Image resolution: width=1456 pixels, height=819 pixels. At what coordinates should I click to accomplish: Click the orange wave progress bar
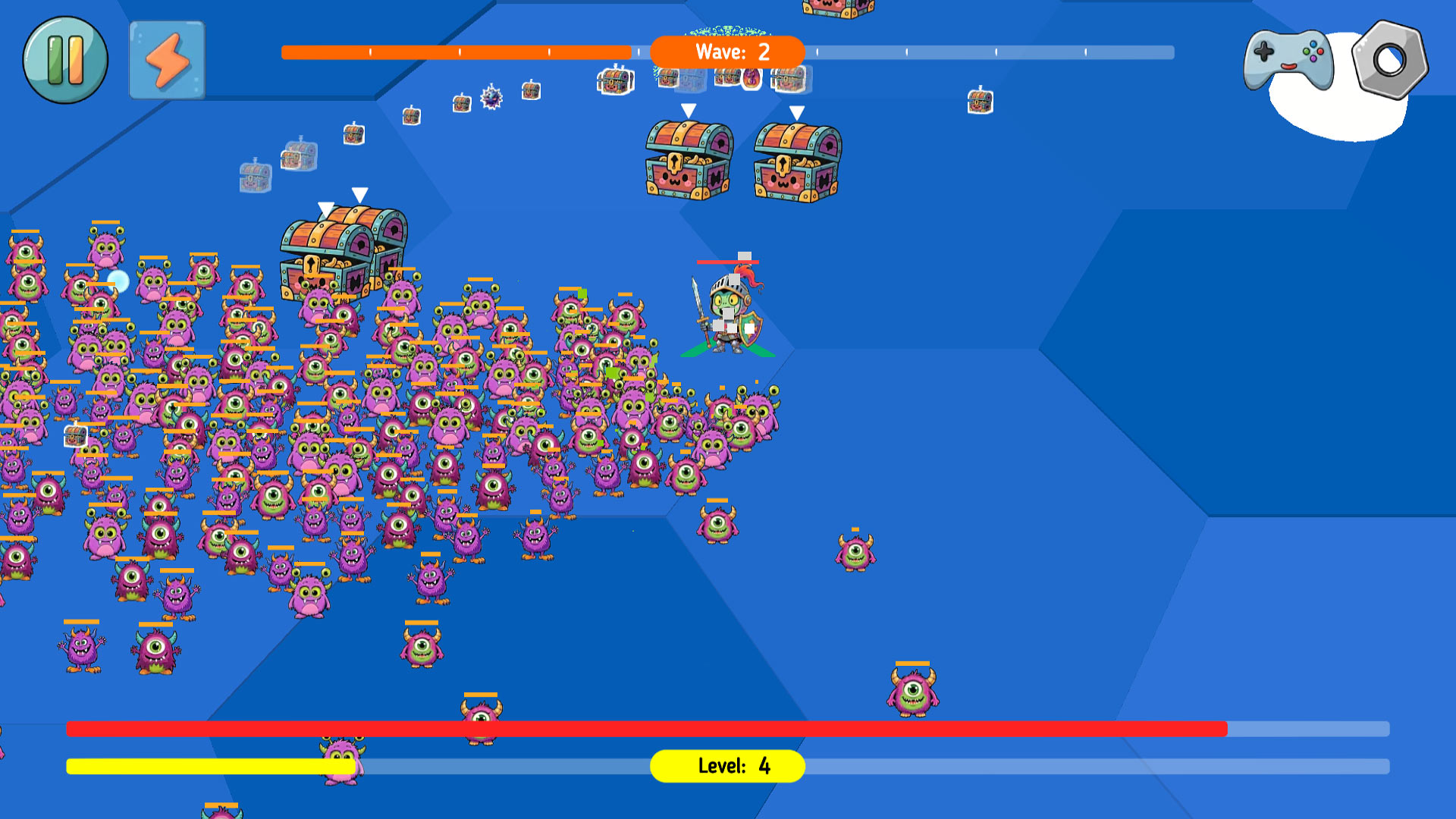(455, 52)
